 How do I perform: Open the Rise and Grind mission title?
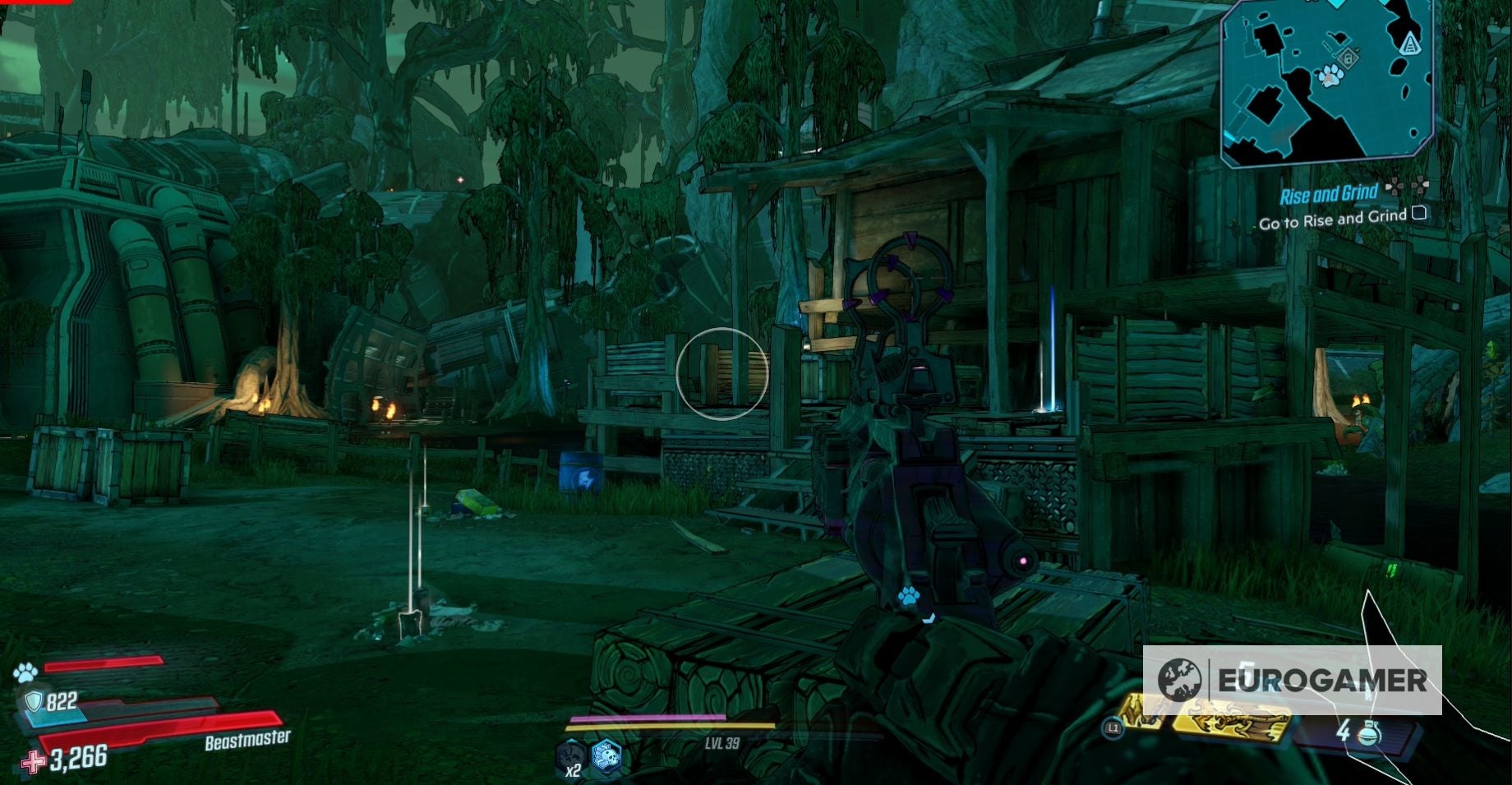[1330, 194]
